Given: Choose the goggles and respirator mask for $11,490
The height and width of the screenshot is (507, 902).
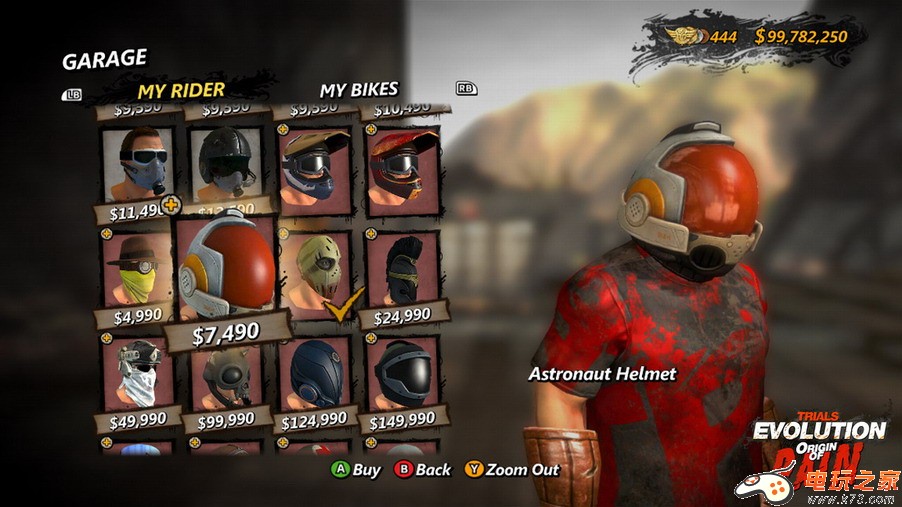Looking at the screenshot, I should point(139,164).
